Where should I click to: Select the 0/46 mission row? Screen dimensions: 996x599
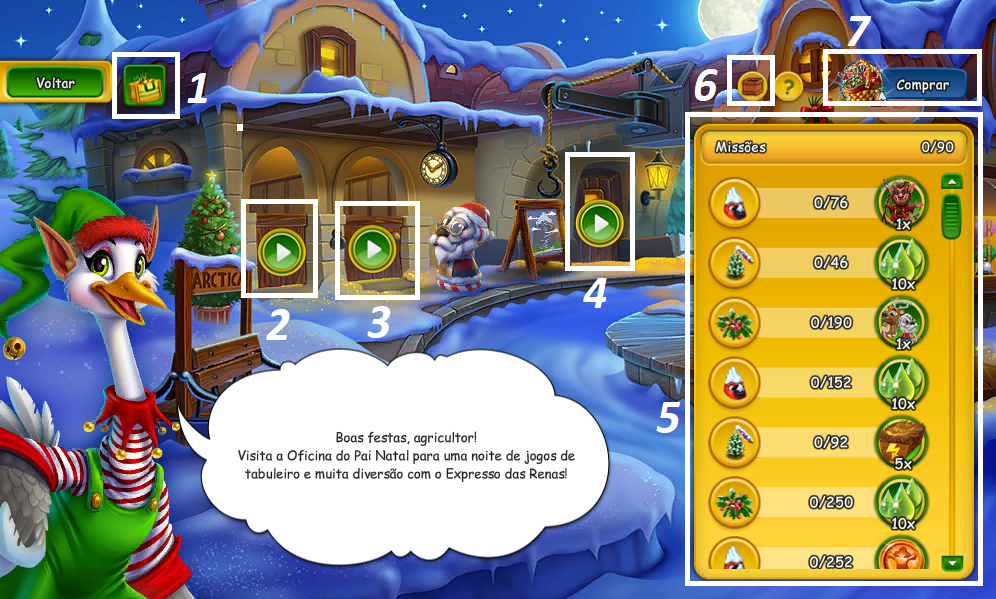(x=820, y=264)
